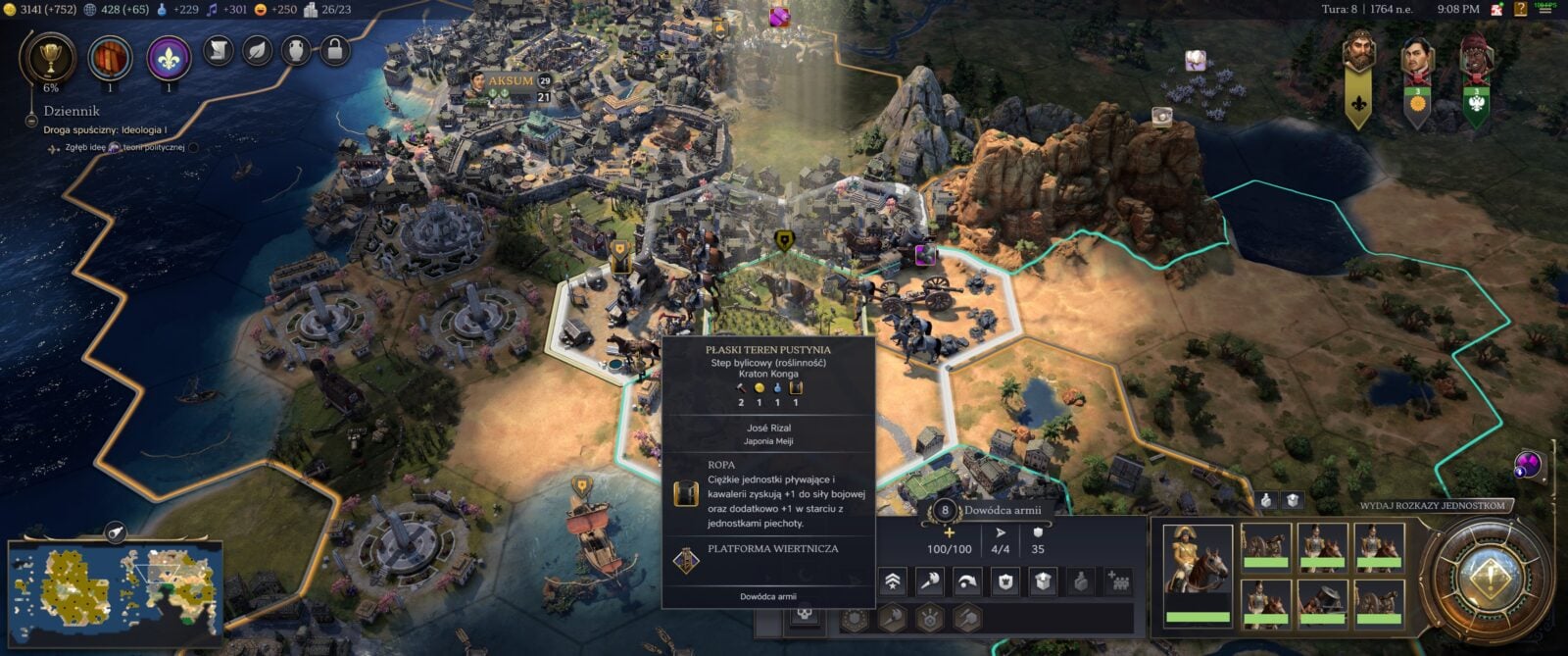Screen dimensions: 1568x656
Task: Open the victory progress trophy icon
Action: [48, 57]
